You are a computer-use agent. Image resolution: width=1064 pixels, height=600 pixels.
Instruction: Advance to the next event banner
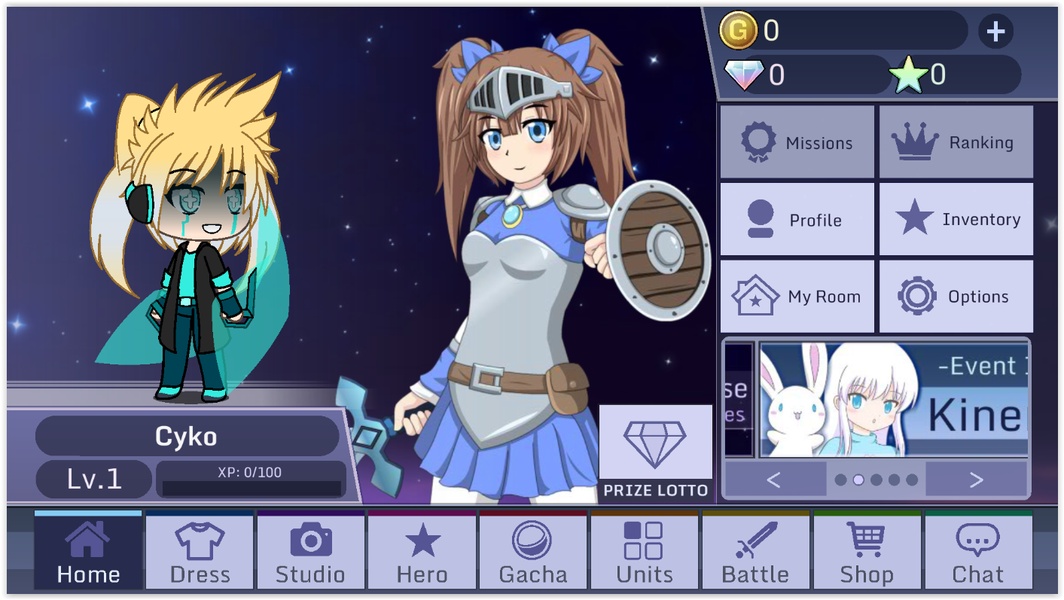click(976, 480)
